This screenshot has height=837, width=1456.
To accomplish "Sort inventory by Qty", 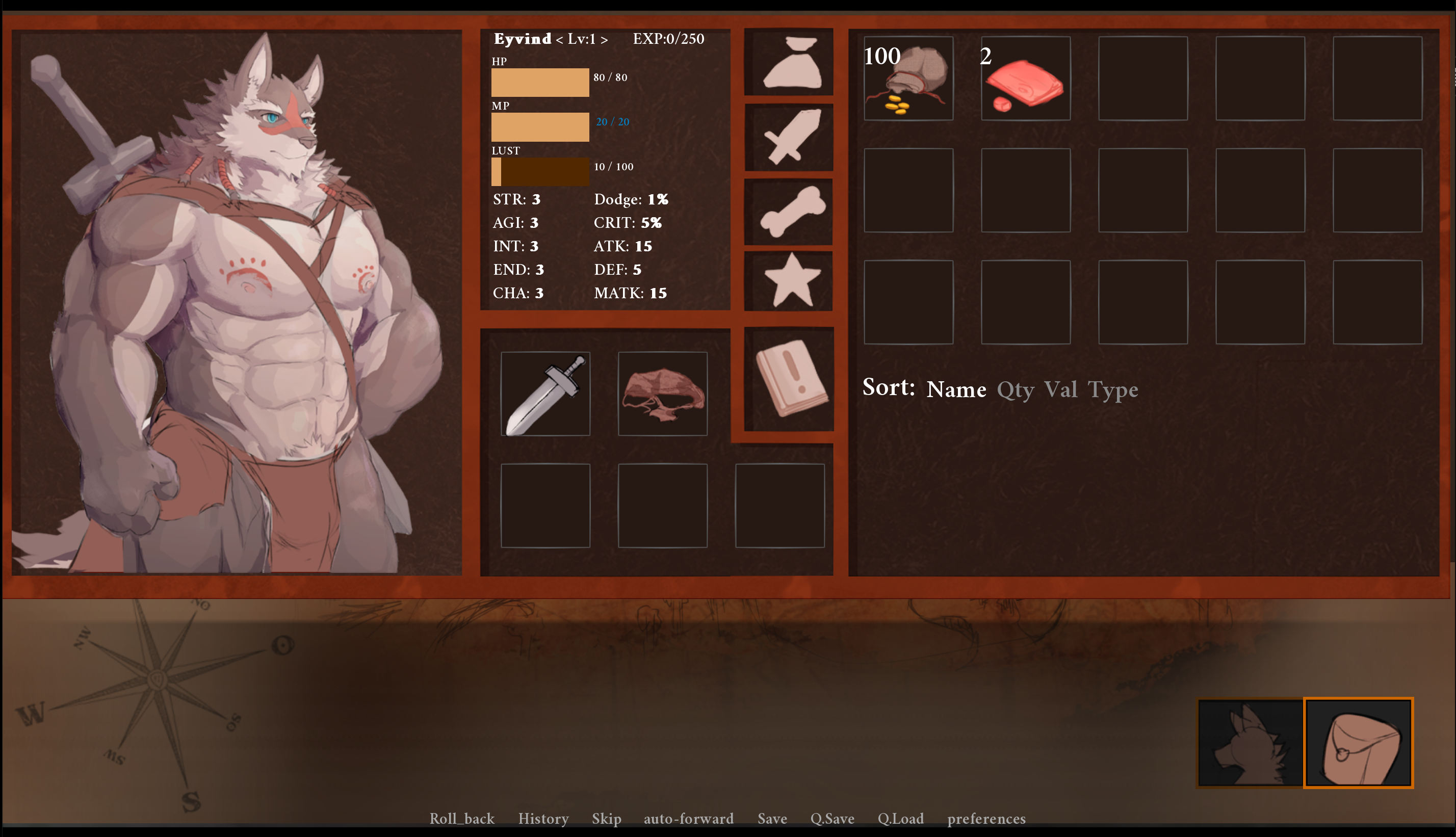I will coord(1015,390).
